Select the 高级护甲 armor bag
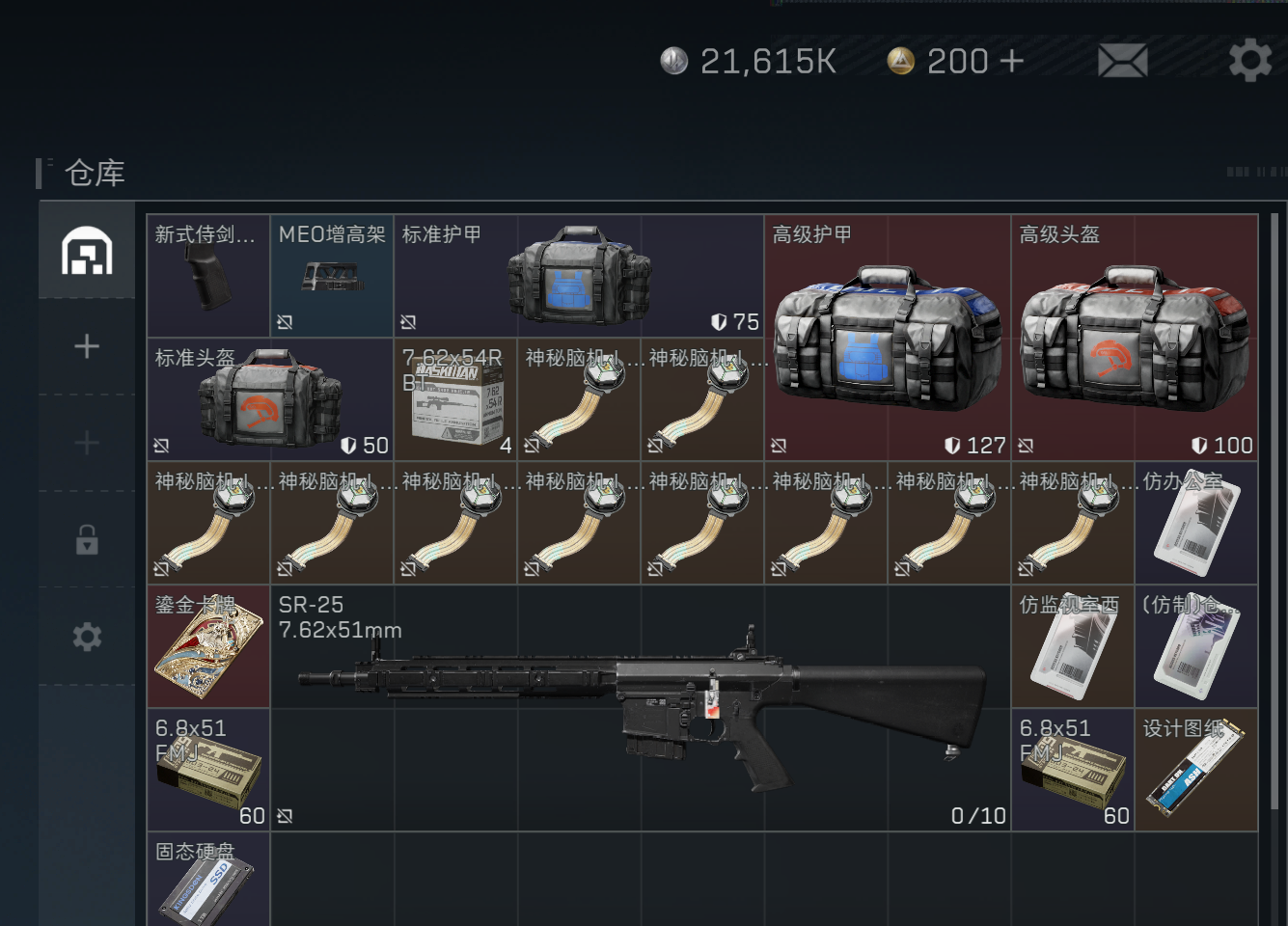This screenshot has width=1288, height=926. tap(888, 338)
